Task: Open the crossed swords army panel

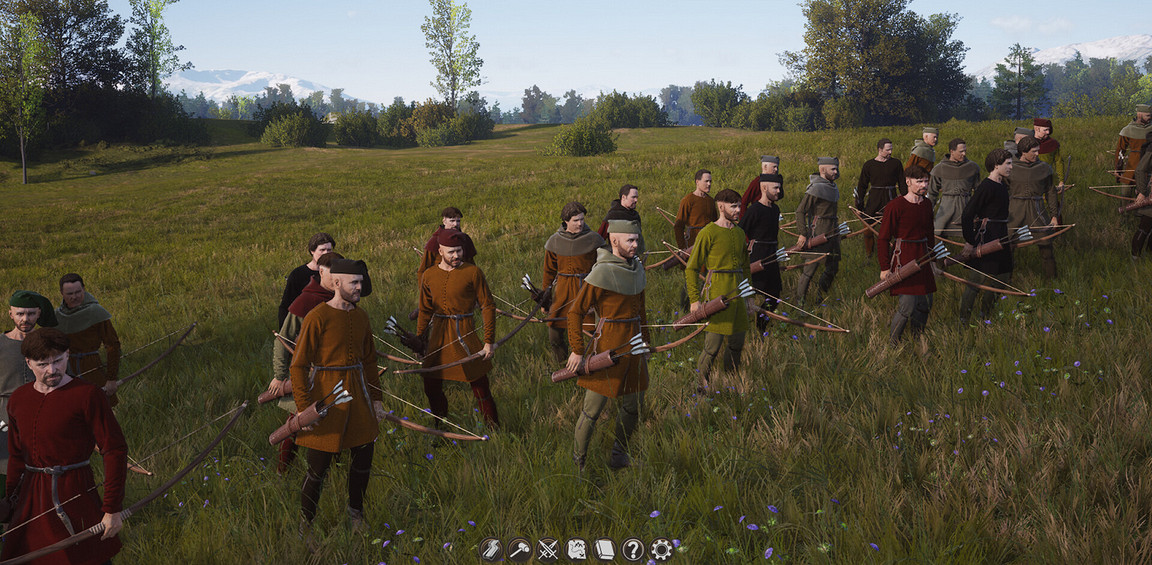Action: (x=548, y=549)
